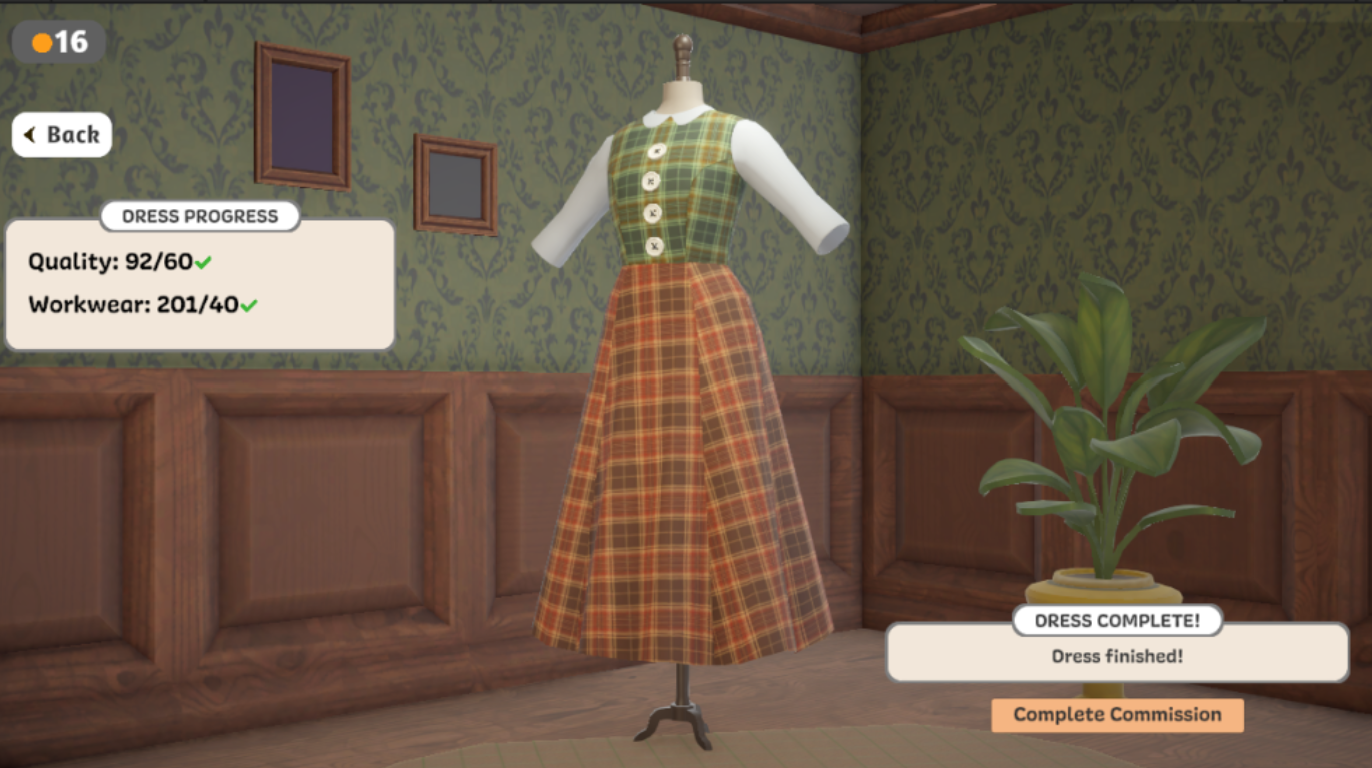Viewport: 1372px width, 768px height.
Task: Switch focus to the DRESS COMPLETE label
Action: point(1117,620)
